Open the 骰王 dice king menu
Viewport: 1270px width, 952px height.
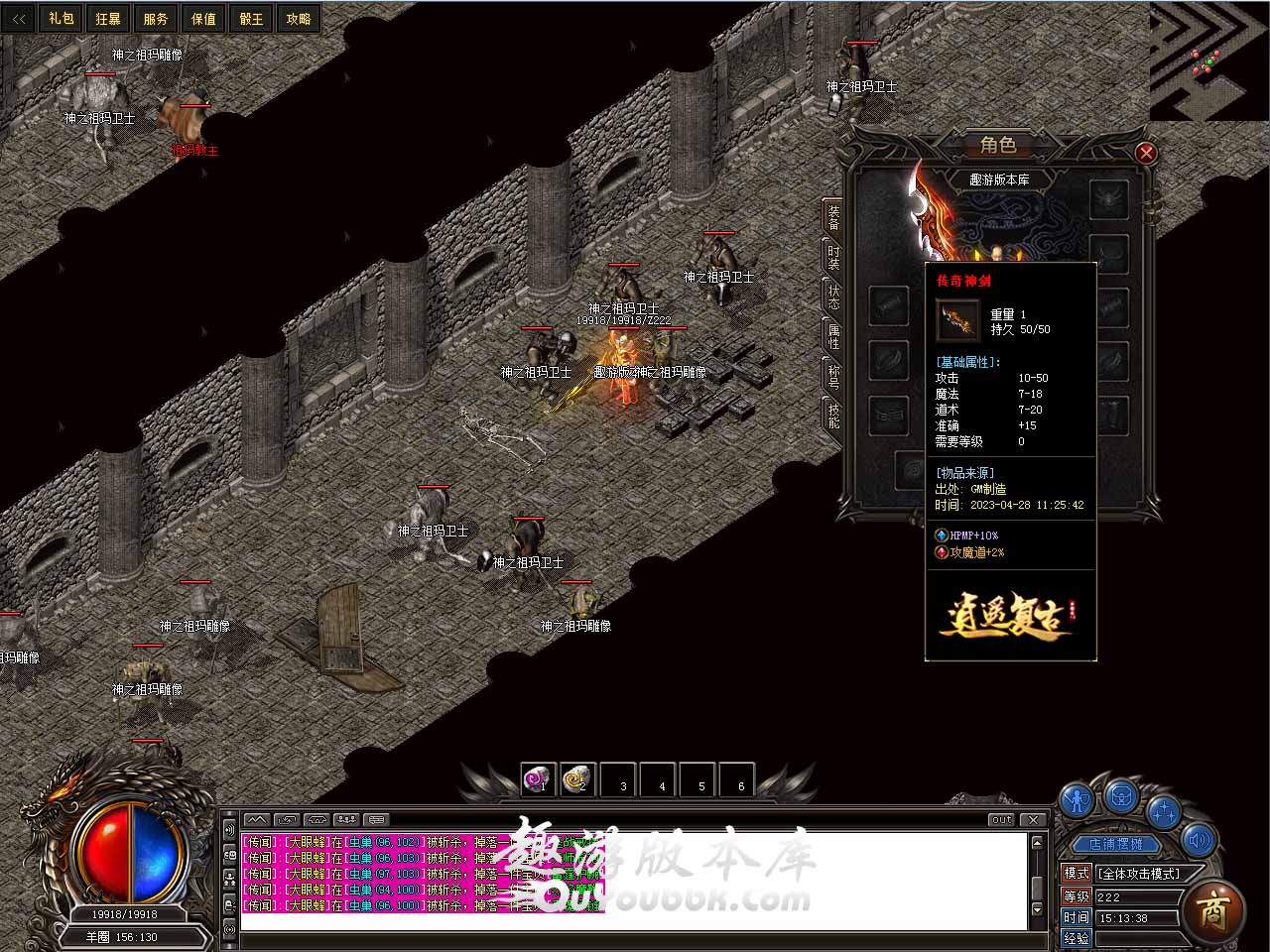[251, 18]
